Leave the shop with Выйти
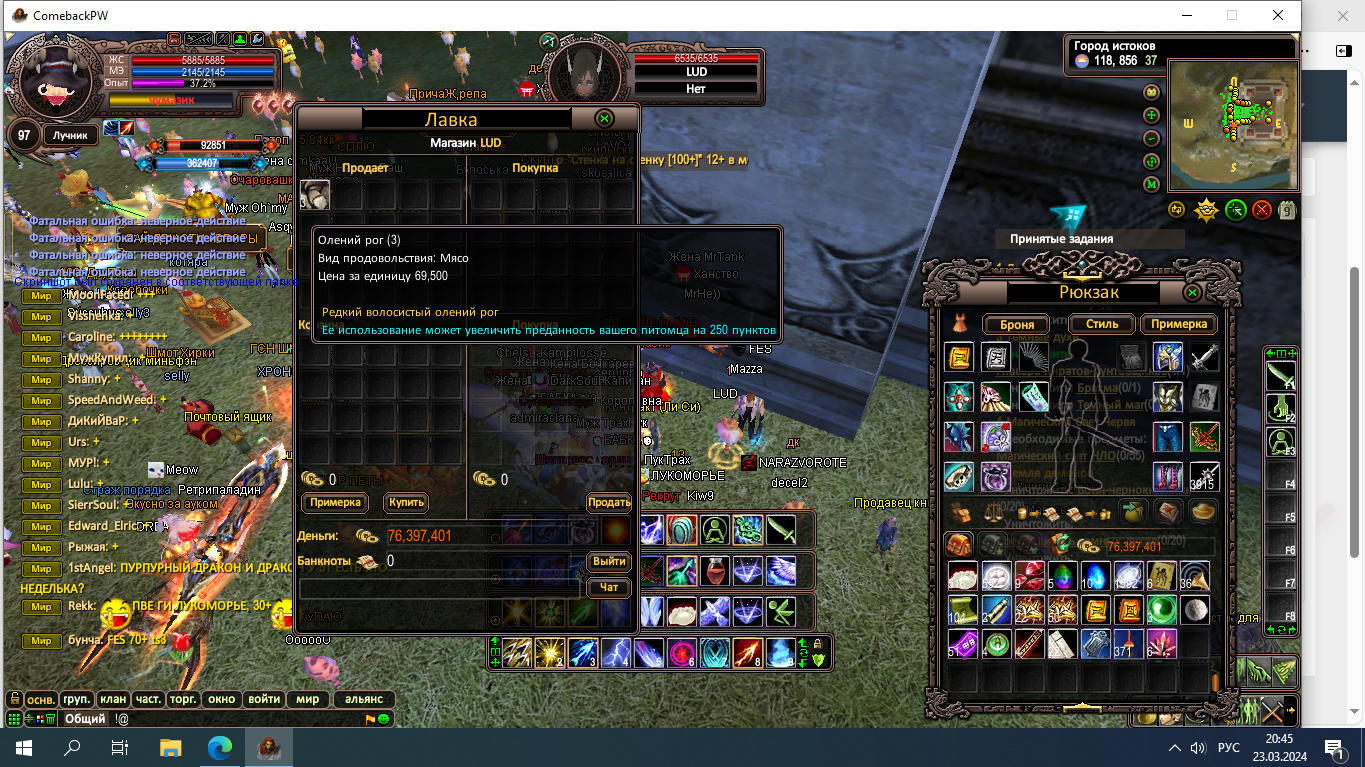 pos(608,561)
